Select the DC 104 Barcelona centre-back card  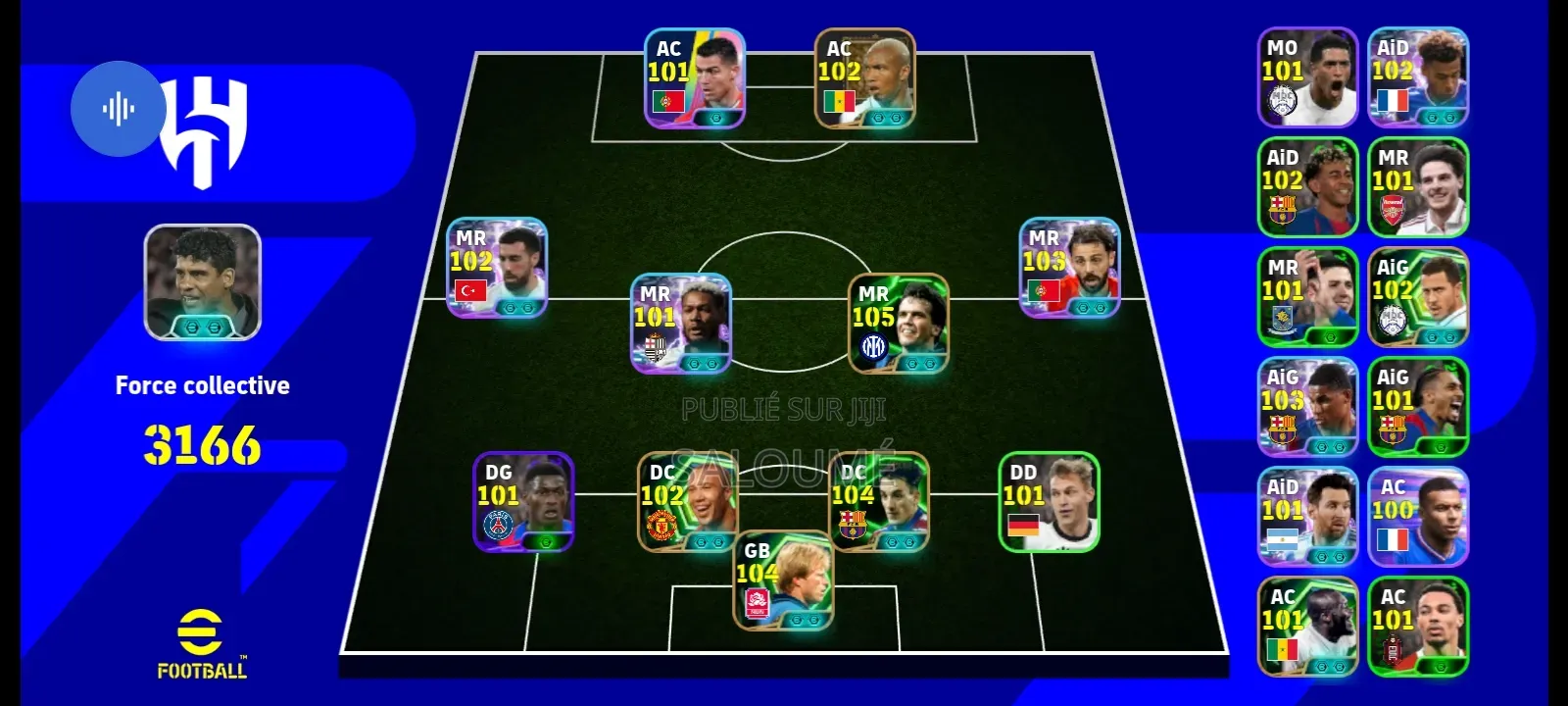pos(878,502)
